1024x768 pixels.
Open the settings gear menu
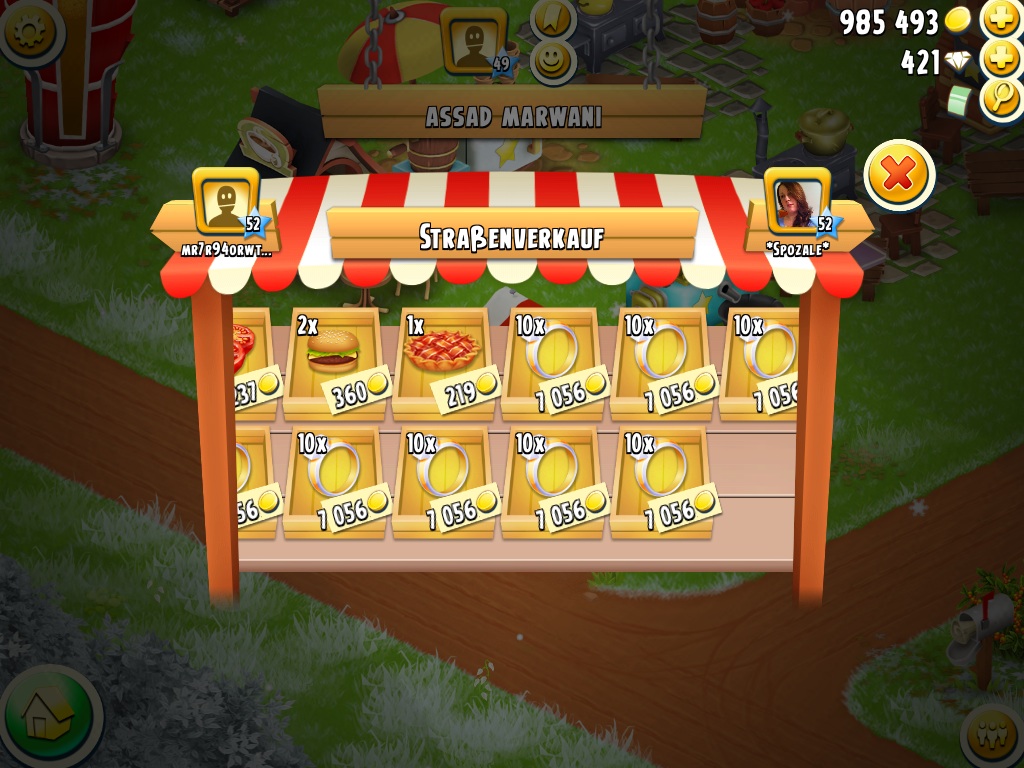[x=28, y=30]
